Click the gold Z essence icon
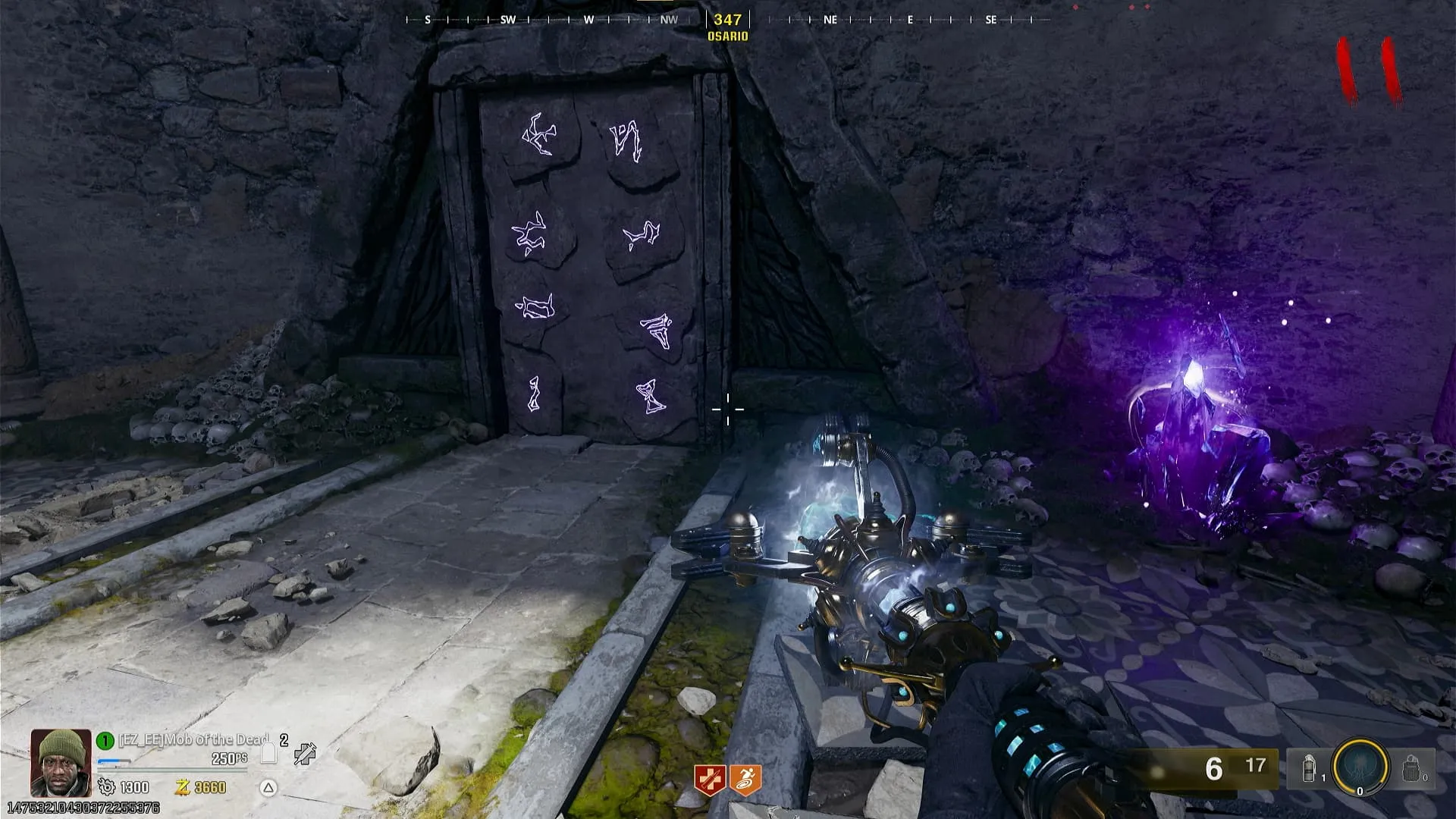The height and width of the screenshot is (819, 1456). [182, 787]
